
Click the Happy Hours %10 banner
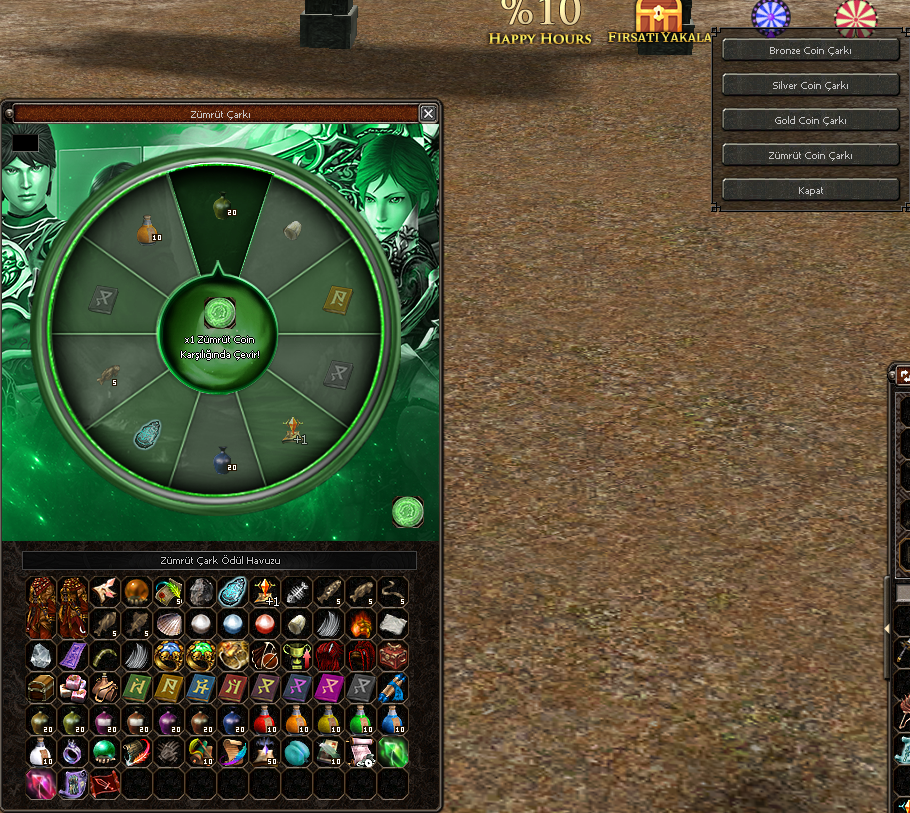coord(540,22)
